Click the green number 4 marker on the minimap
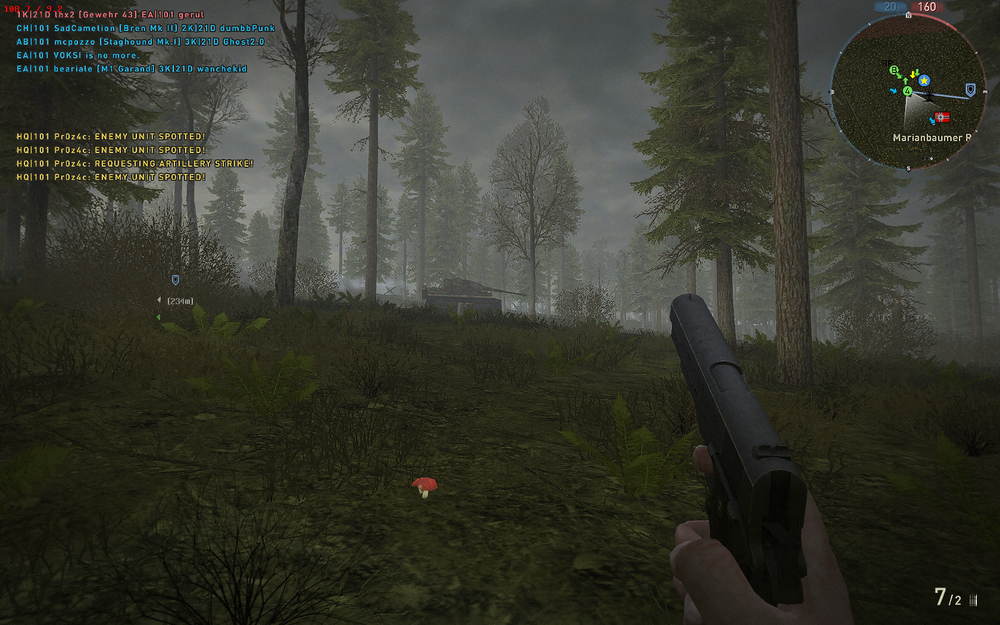This screenshot has height=625, width=1000. coord(907,91)
